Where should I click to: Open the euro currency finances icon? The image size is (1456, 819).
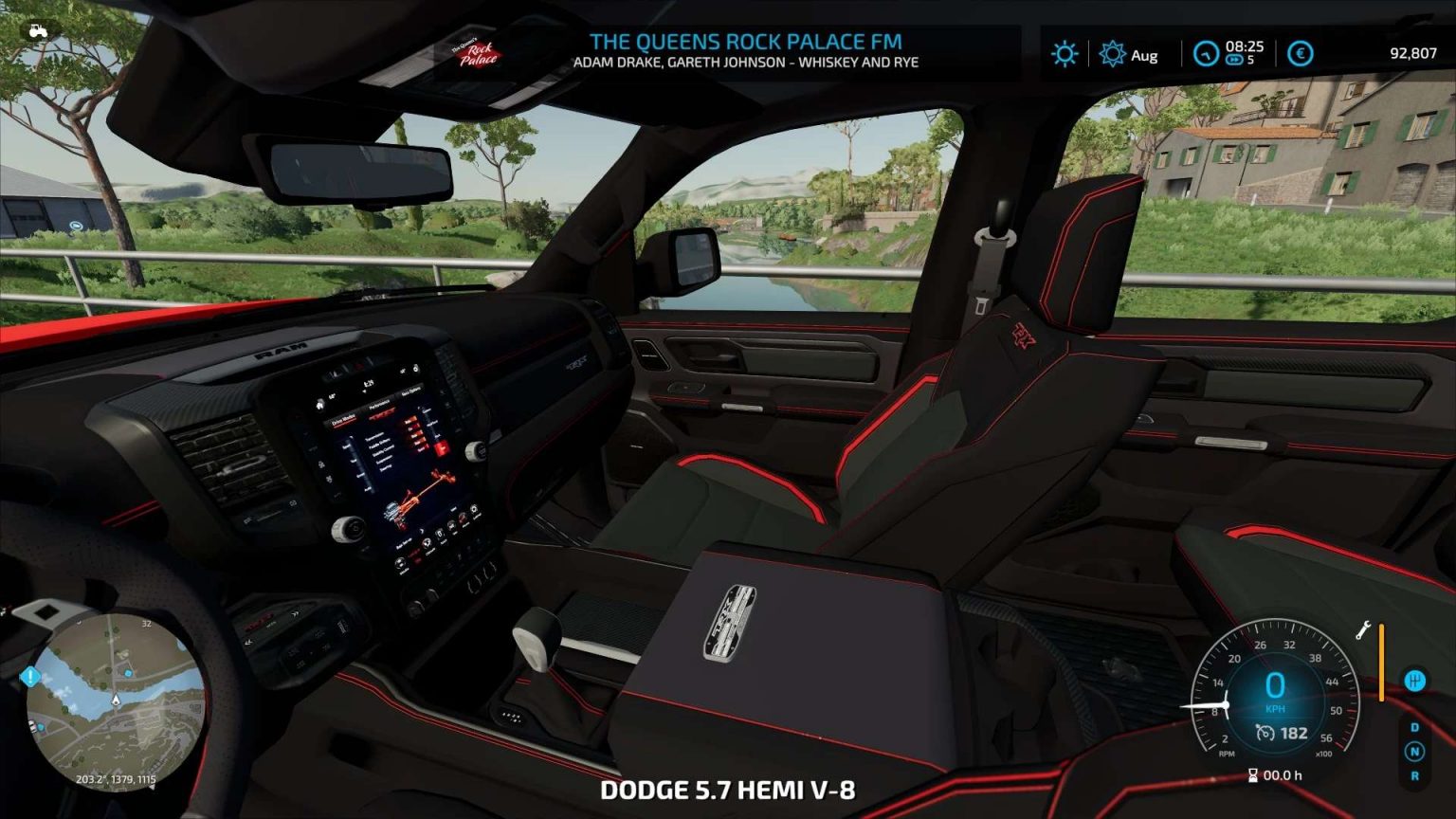pos(1299,54)
